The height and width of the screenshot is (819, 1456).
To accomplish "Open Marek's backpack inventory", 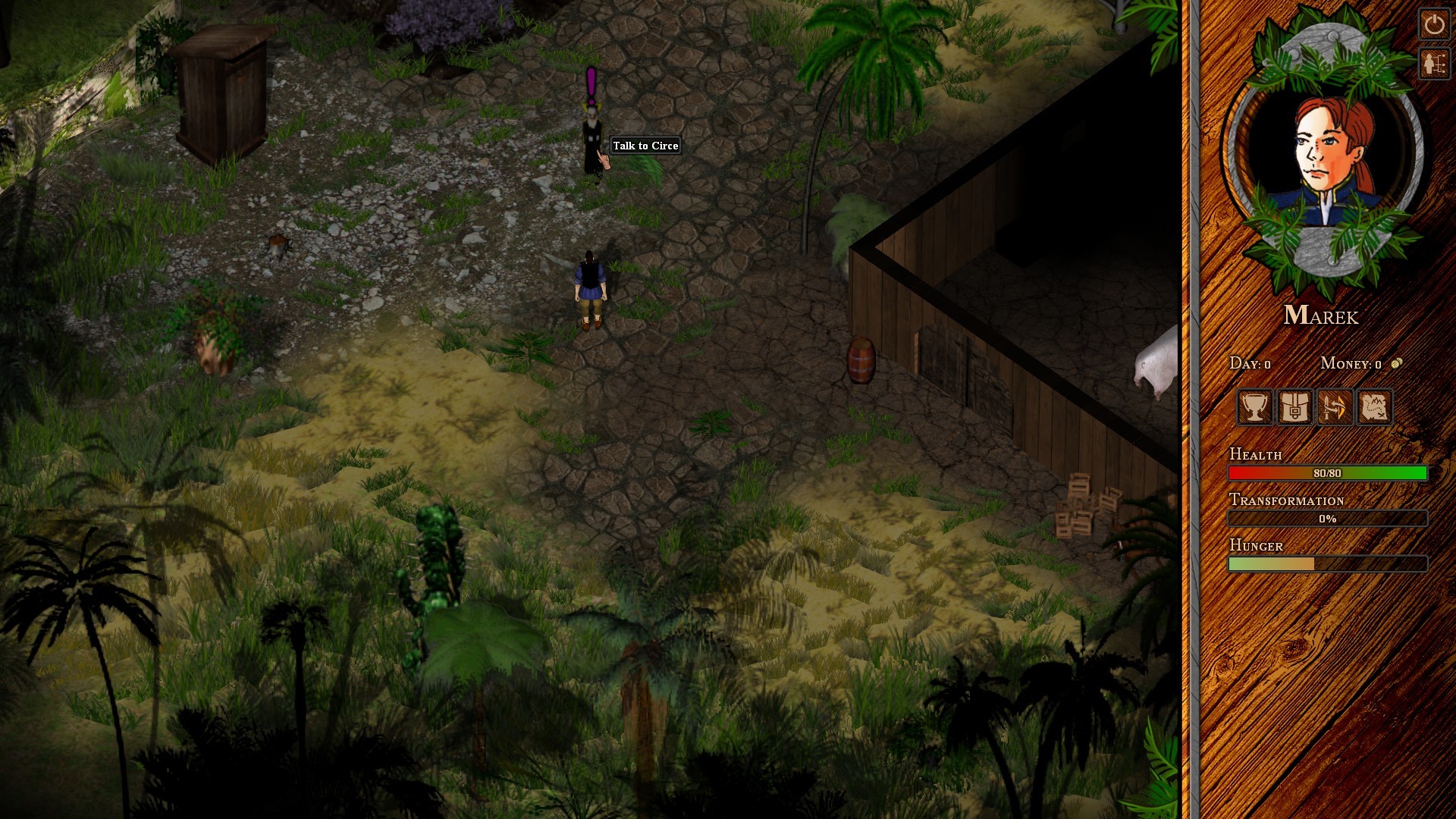I will pyautogui.click(x=1294, y=408).
